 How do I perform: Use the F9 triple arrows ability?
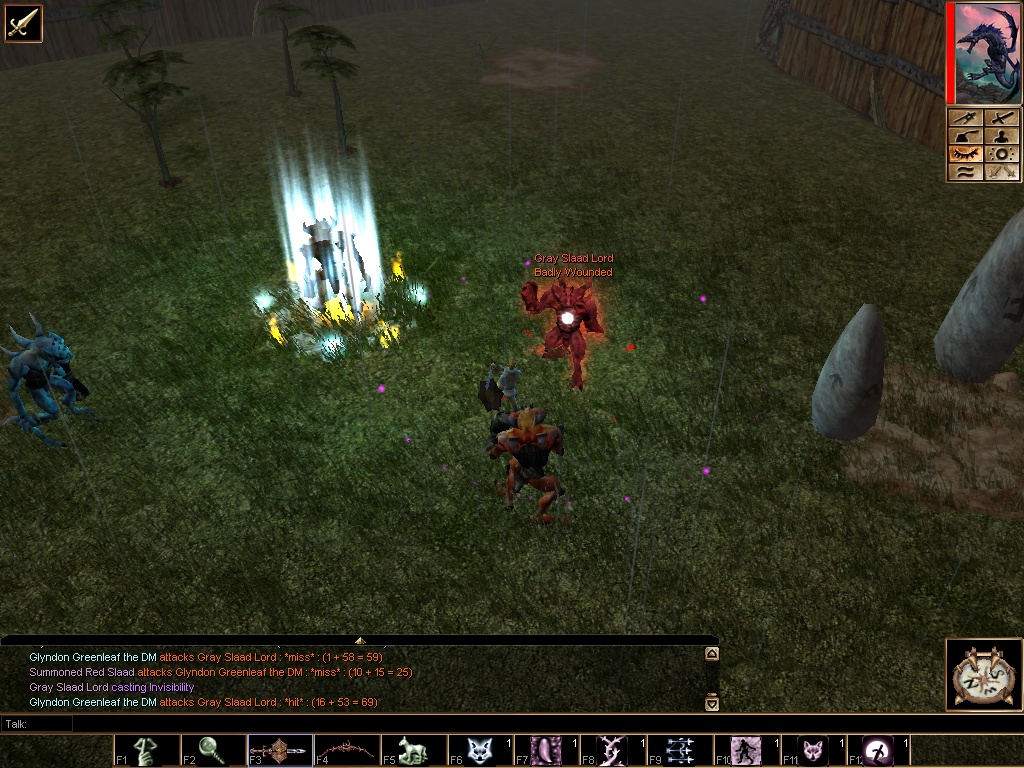pos(680,750)
